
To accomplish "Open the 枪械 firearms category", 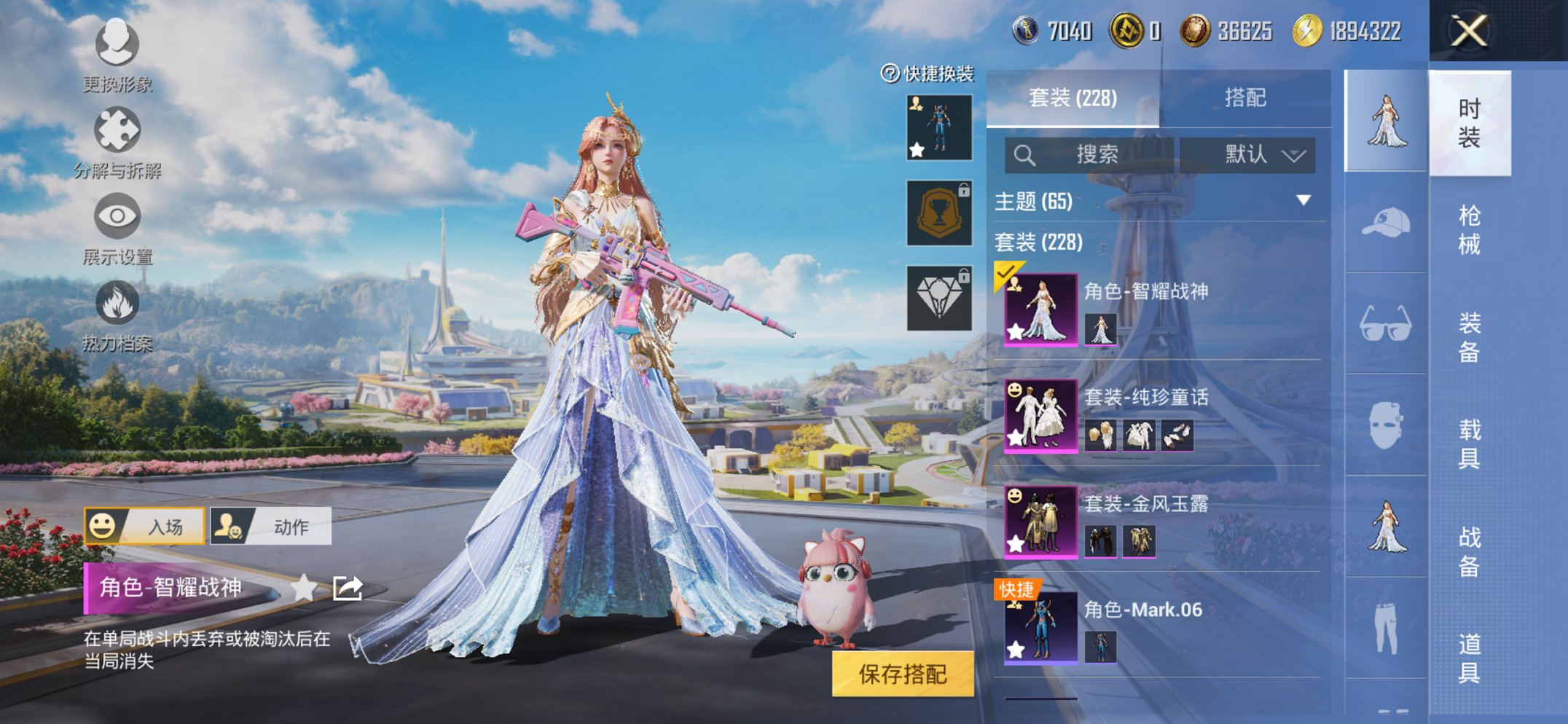I will point(1469,229).
